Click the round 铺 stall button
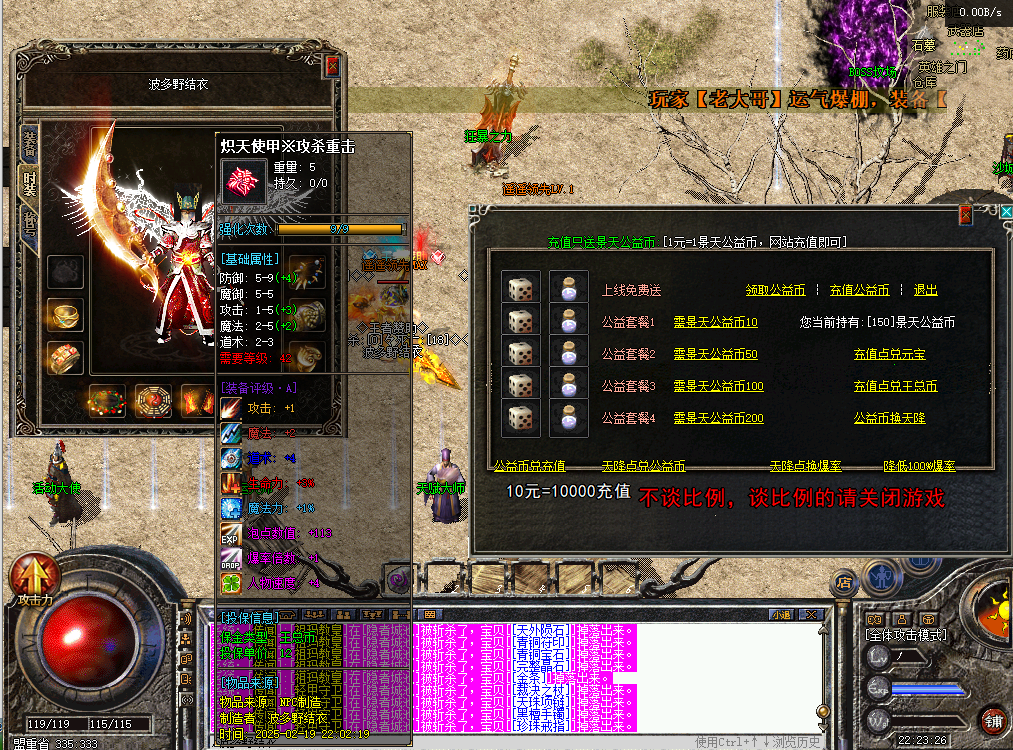This screenshot has height=750, width=1013. (x=992, y=721)
